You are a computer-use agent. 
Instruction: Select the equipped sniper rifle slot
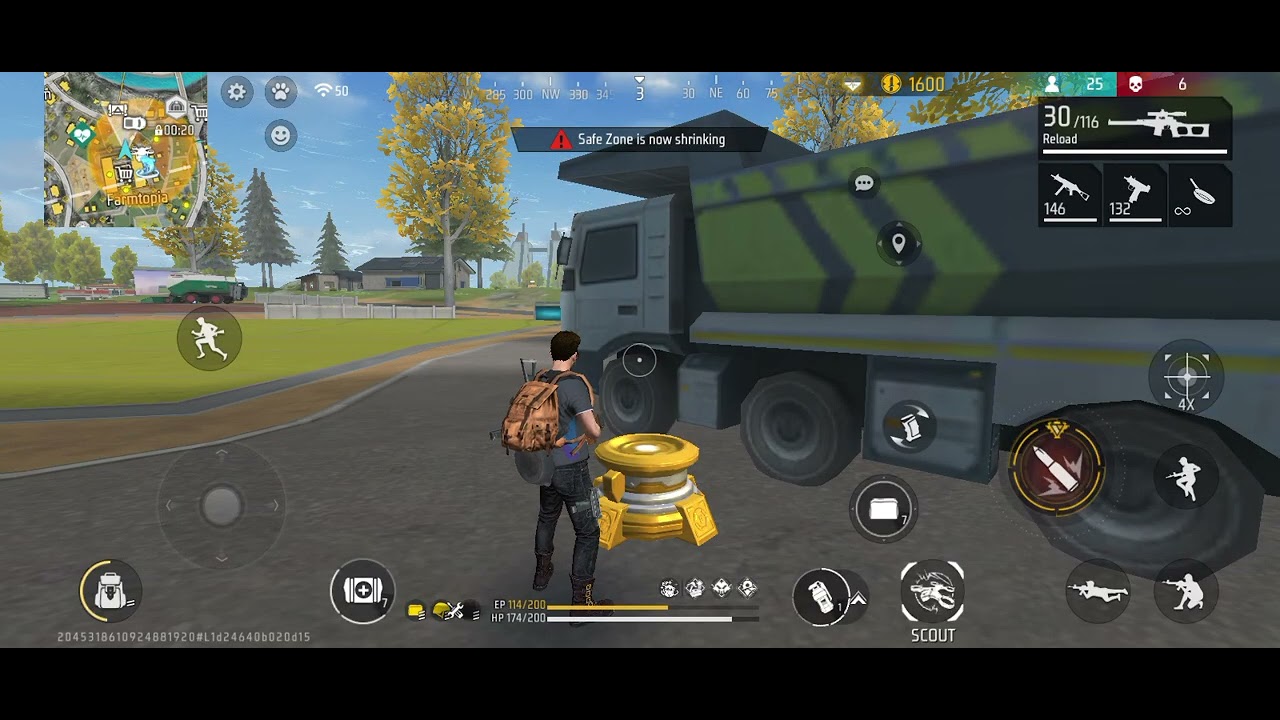(1135, 128)
